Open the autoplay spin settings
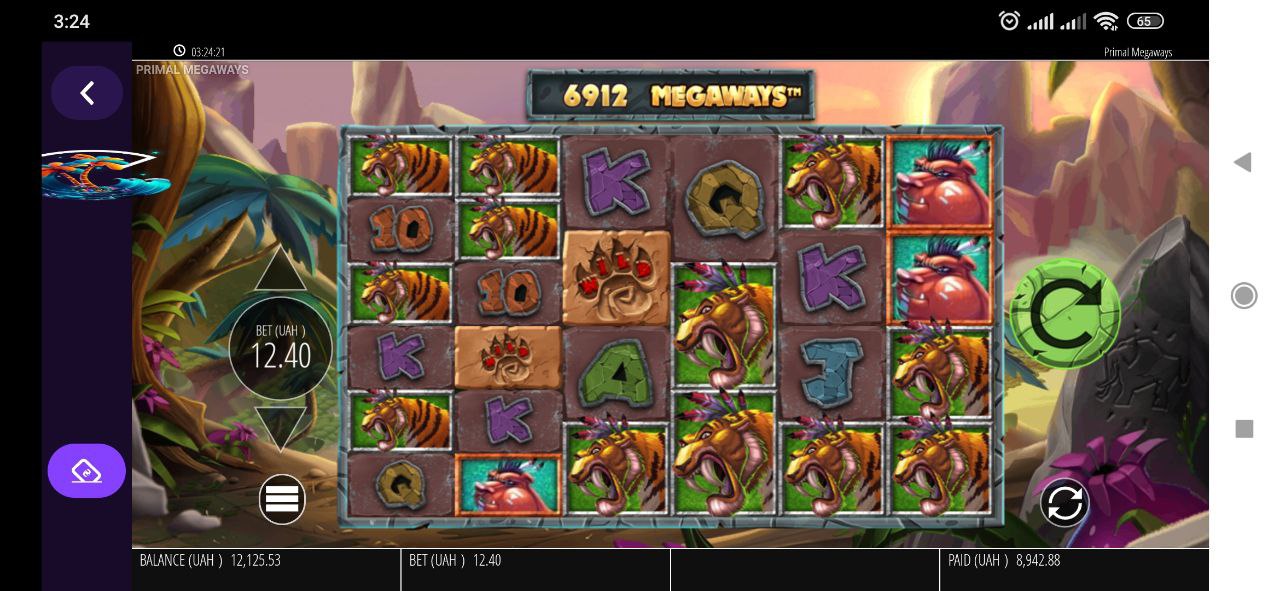The width and height of the screenshot is (1280, 591). pyautogui.click(x=1064, y=502)
